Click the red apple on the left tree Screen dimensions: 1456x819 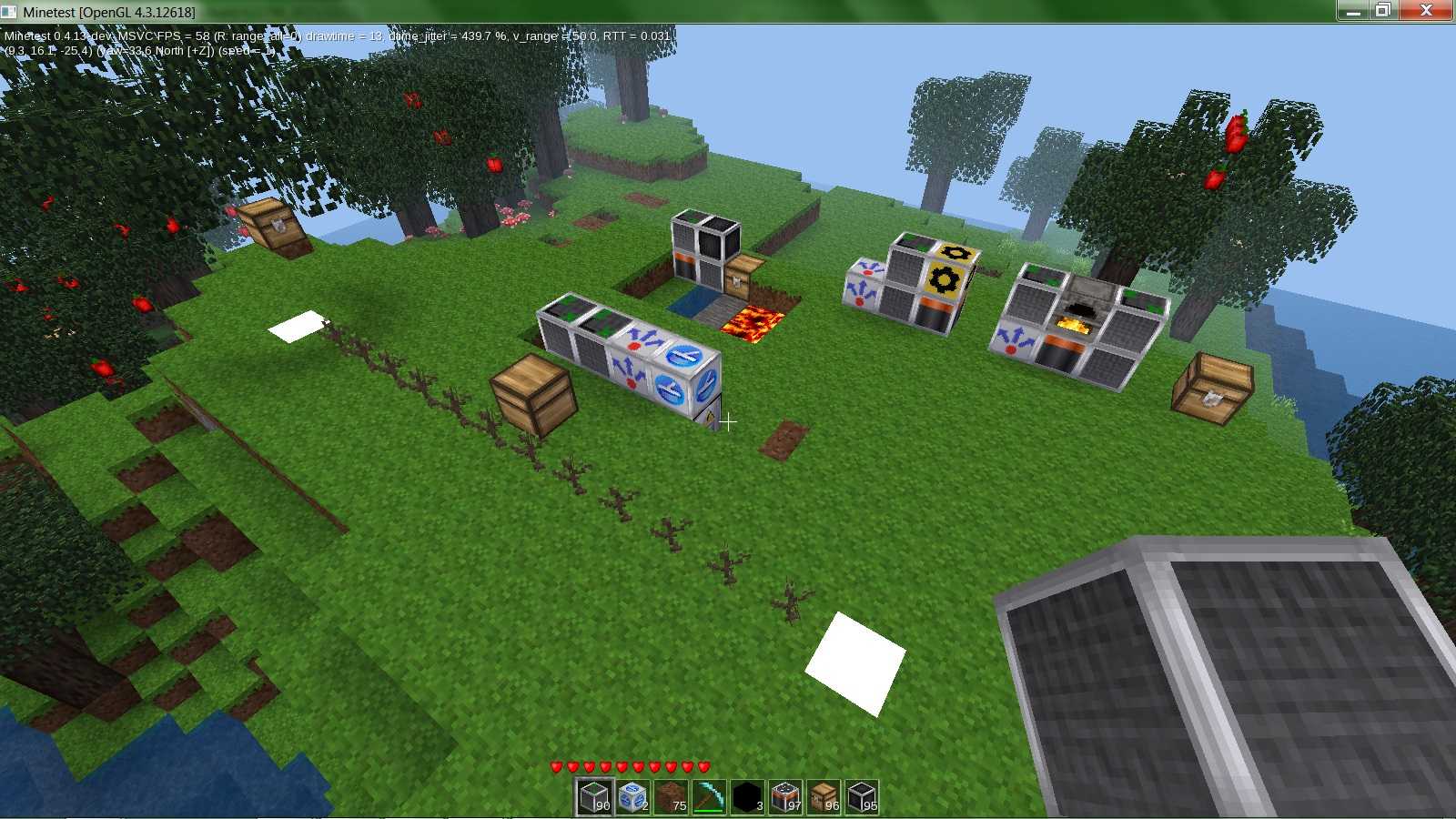tap(141, 305)
